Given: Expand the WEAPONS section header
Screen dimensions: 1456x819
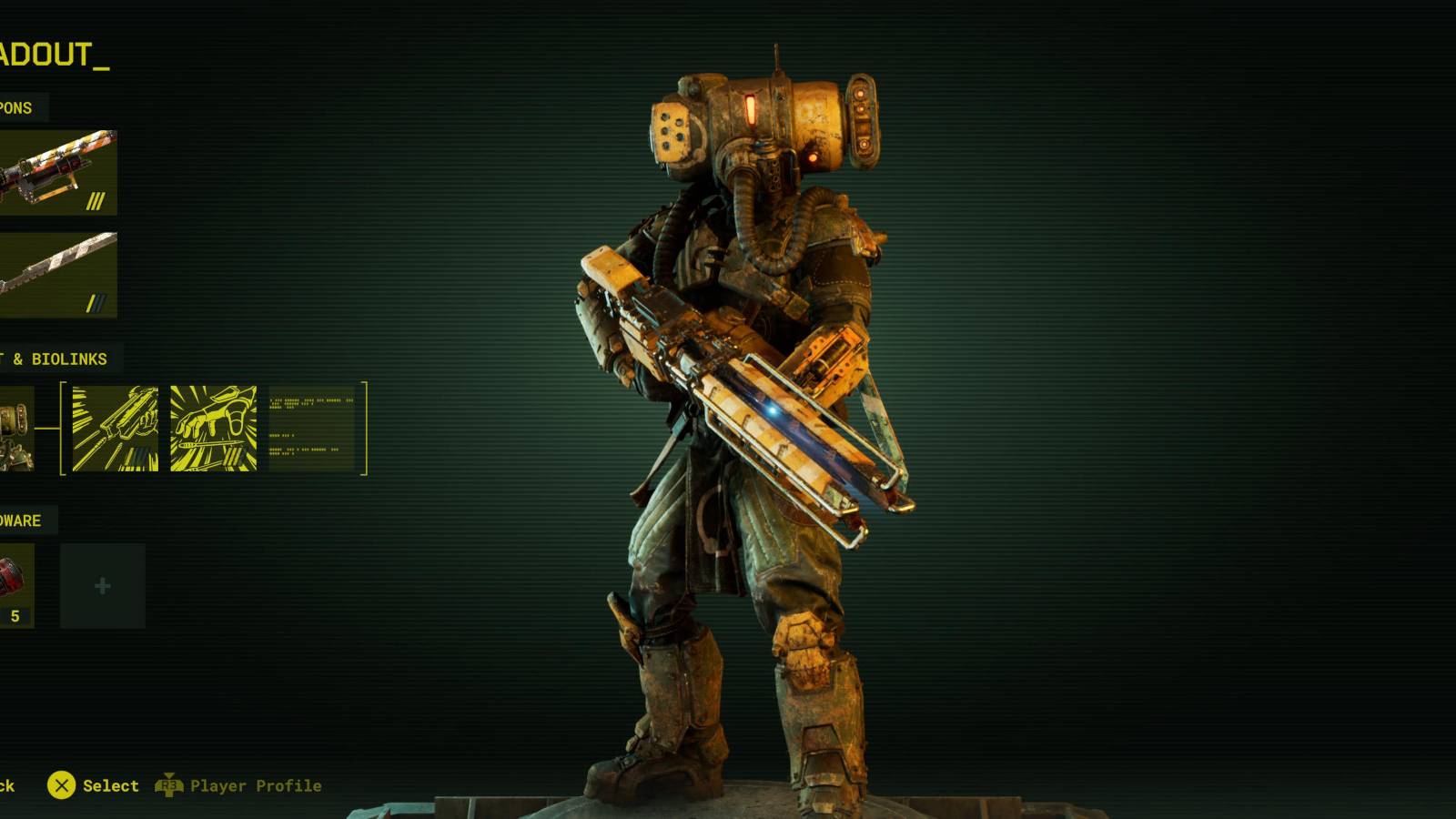Looking at the screenshot, I should 16,107.
